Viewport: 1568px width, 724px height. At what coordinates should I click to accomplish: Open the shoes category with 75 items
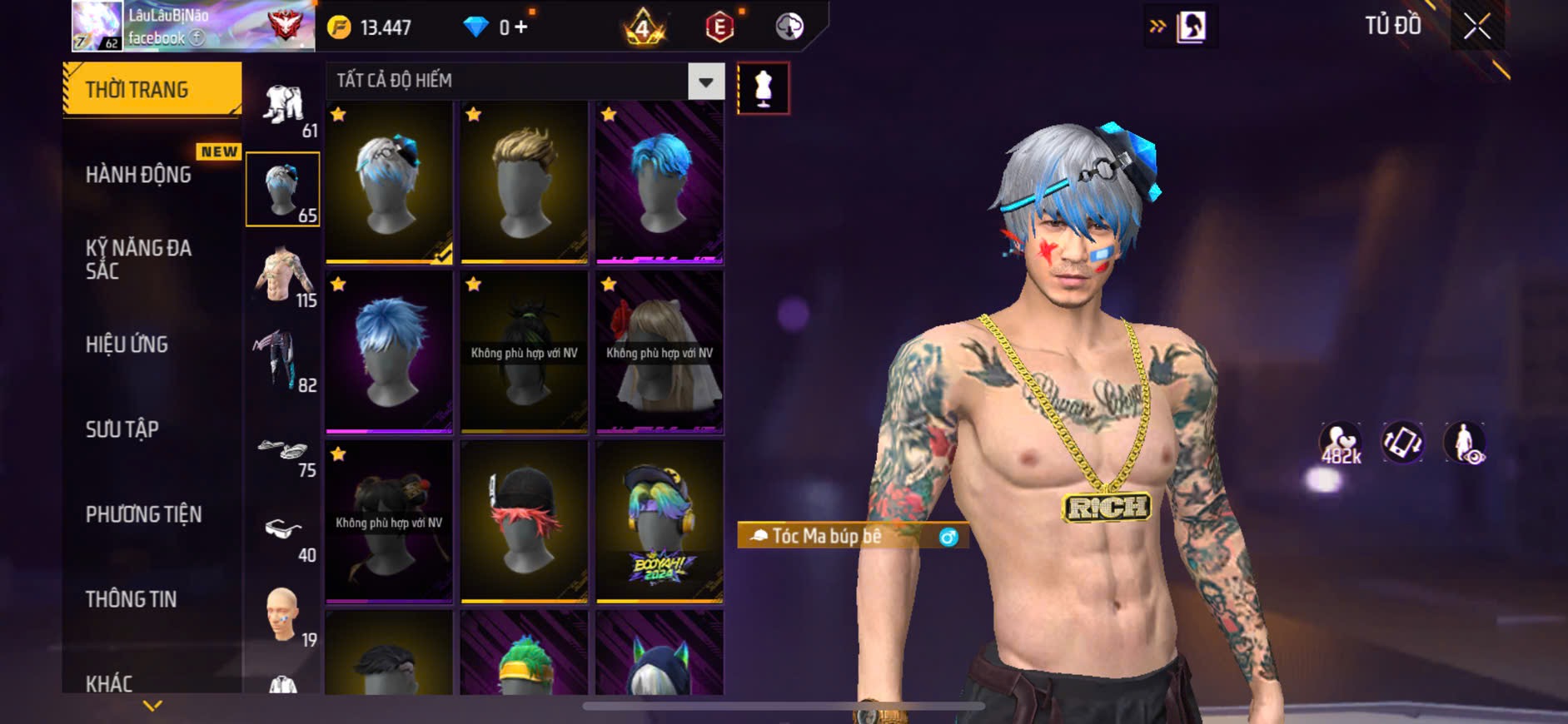pos(283,454)
